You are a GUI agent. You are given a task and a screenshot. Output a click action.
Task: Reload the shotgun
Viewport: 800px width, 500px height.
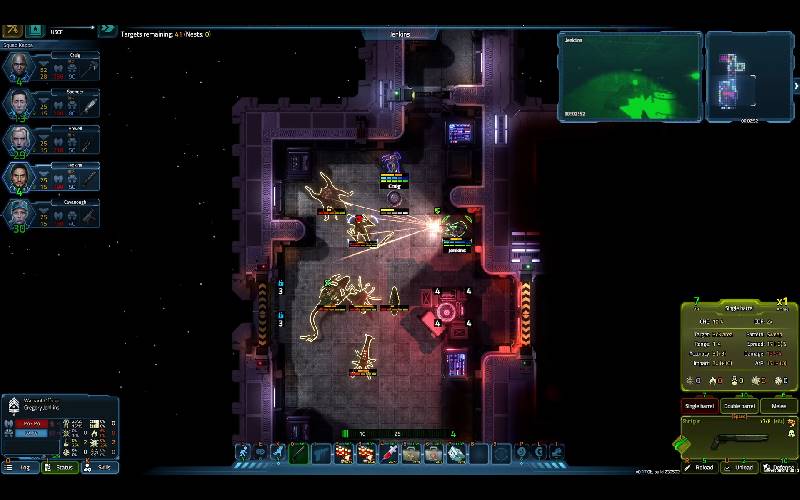click(x=703, y=467)
